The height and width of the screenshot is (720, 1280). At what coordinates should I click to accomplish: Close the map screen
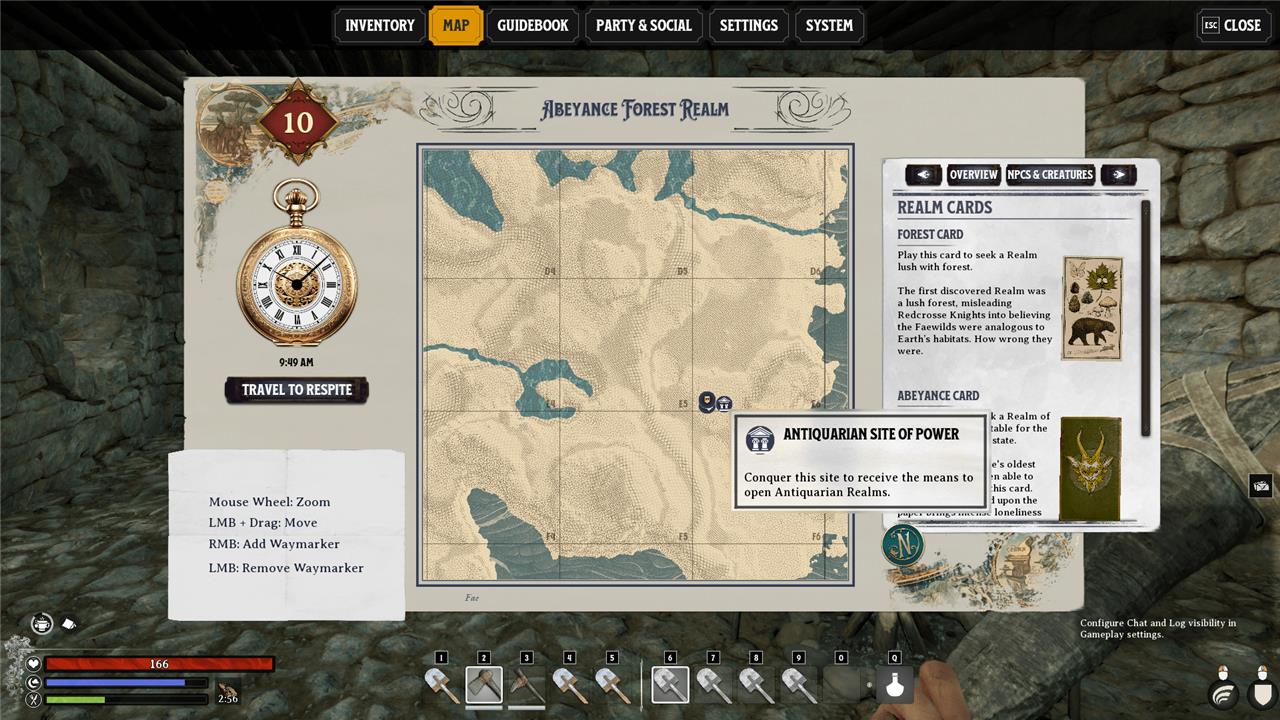coord(1233,25)
